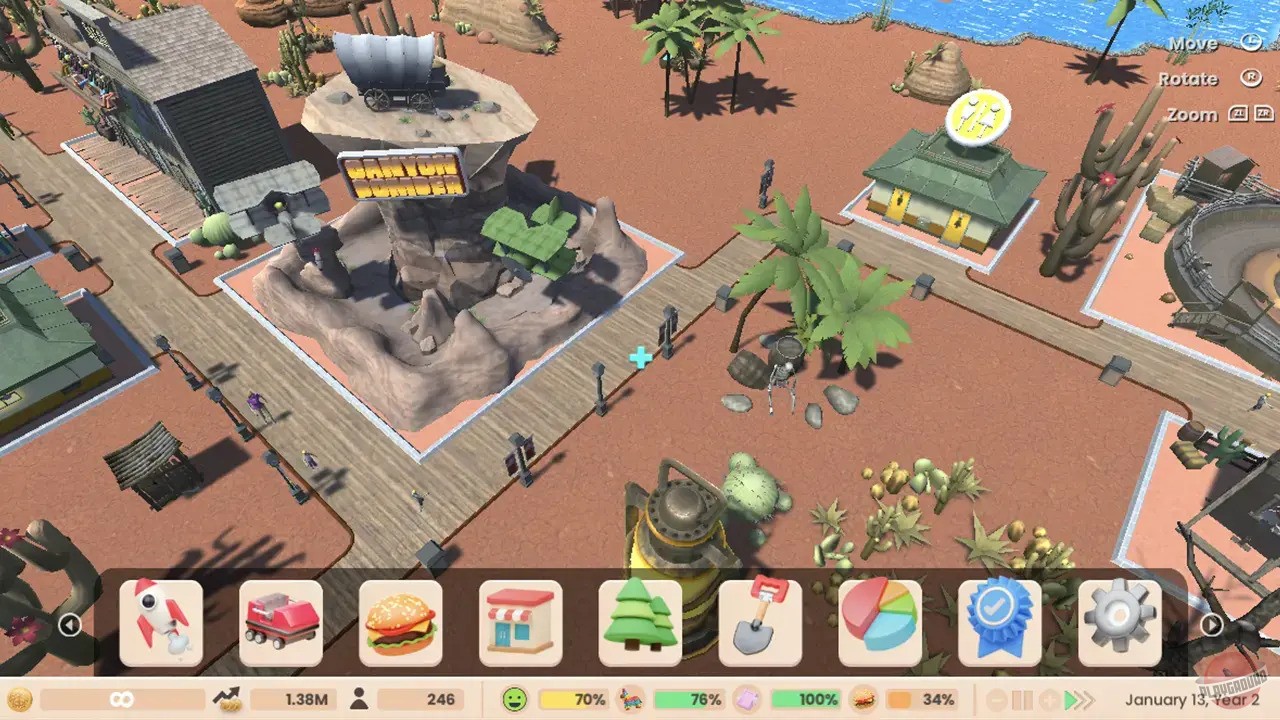This screenshot has width=1280, height=720.
Task: Click the coin finances icon
Action: point(20,699)
